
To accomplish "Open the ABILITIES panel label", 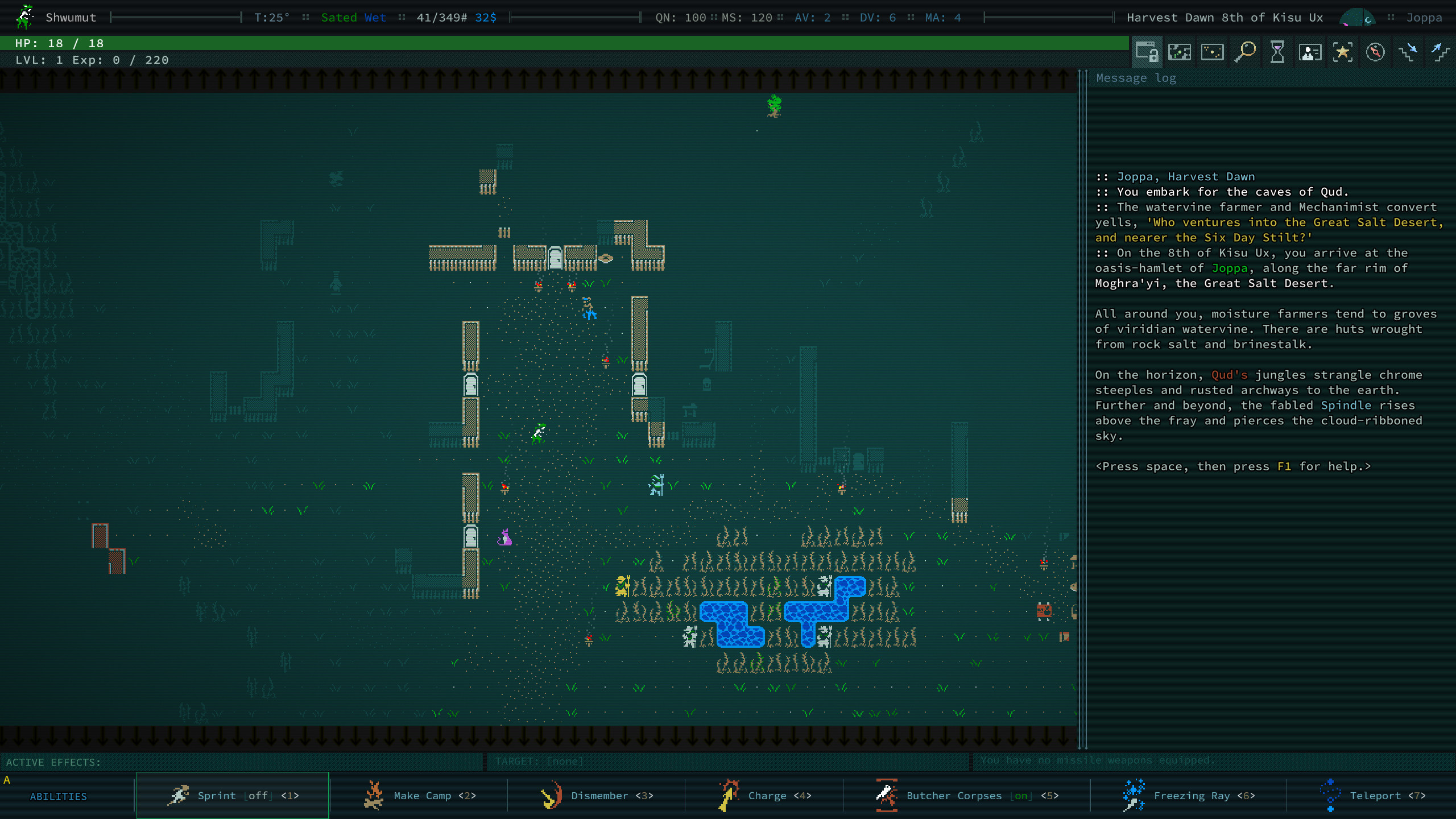I will [x=59, y=796].
